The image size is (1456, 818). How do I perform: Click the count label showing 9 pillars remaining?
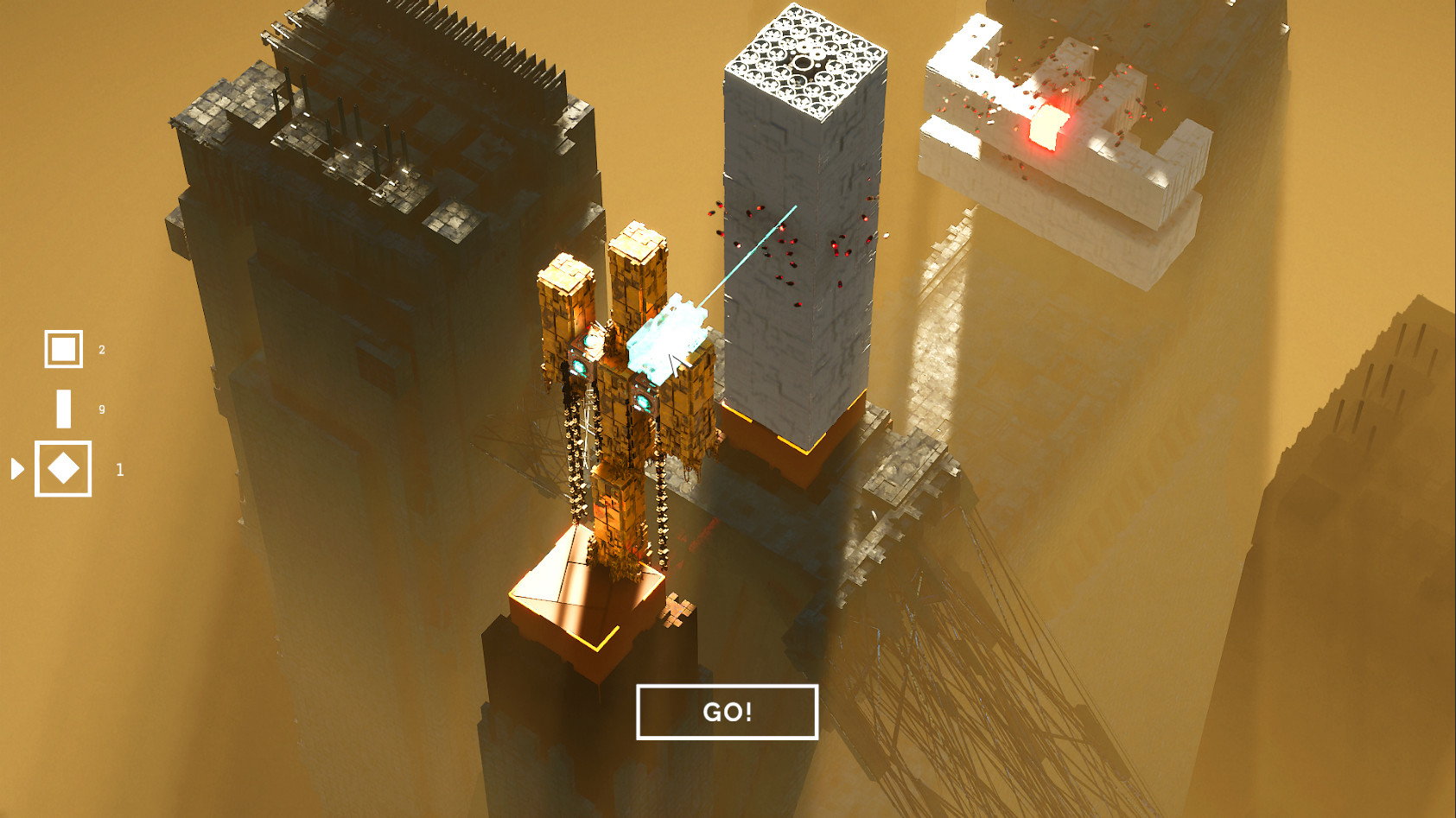point(101,409)
